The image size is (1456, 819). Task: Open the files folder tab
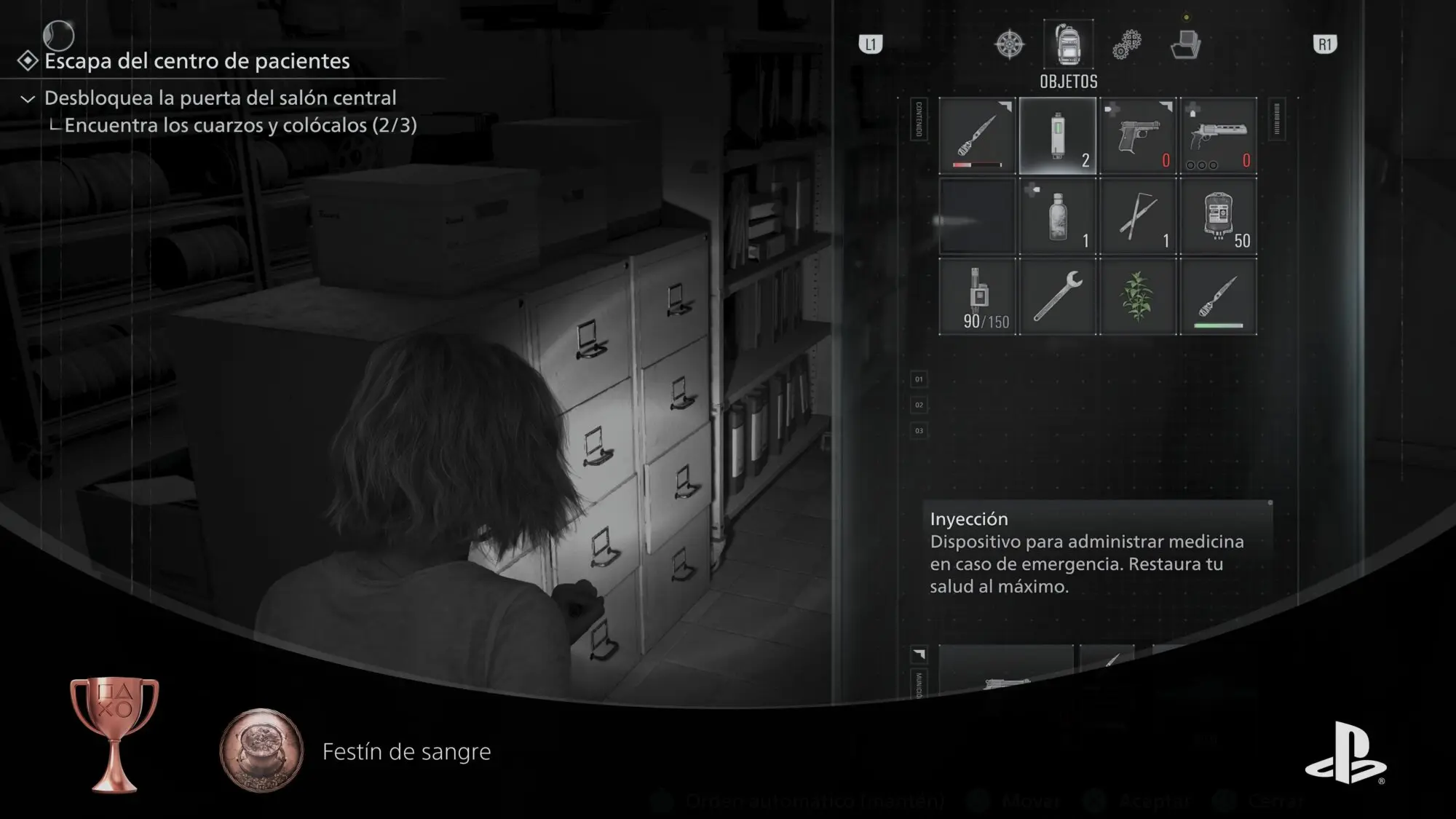point(1185,45)
